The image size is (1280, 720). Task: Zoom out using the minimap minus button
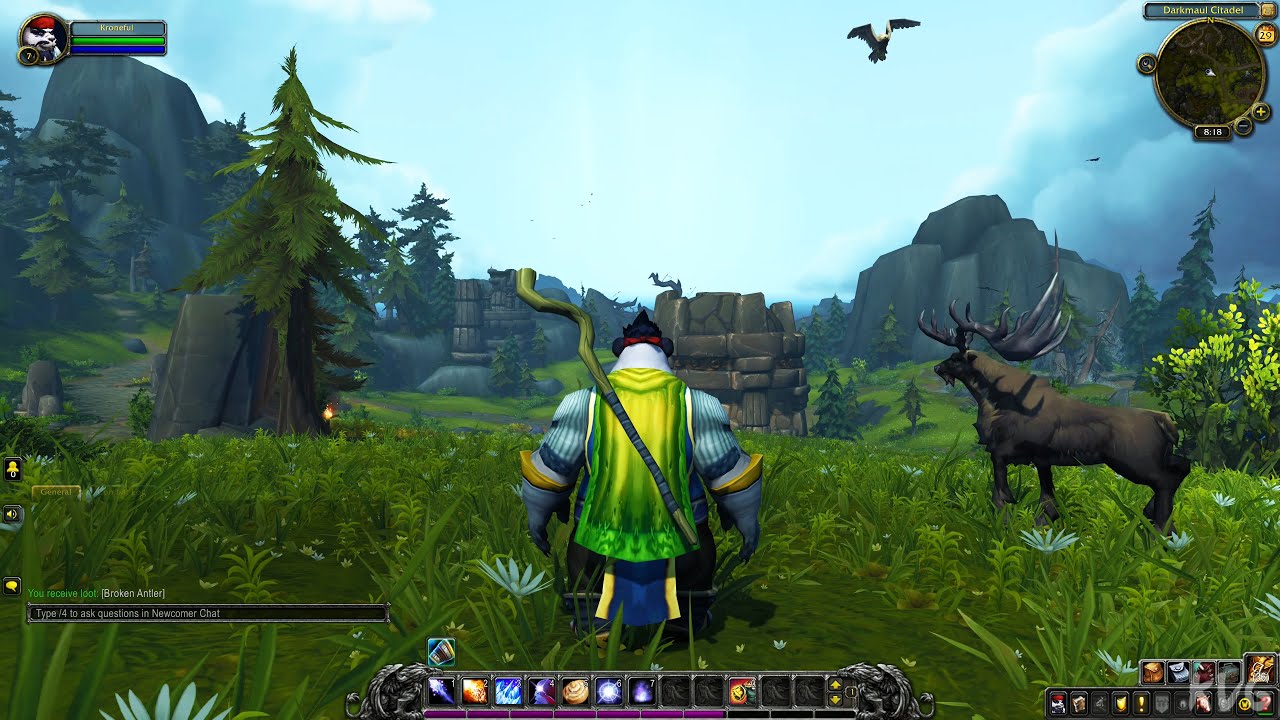pos(1243,125)
